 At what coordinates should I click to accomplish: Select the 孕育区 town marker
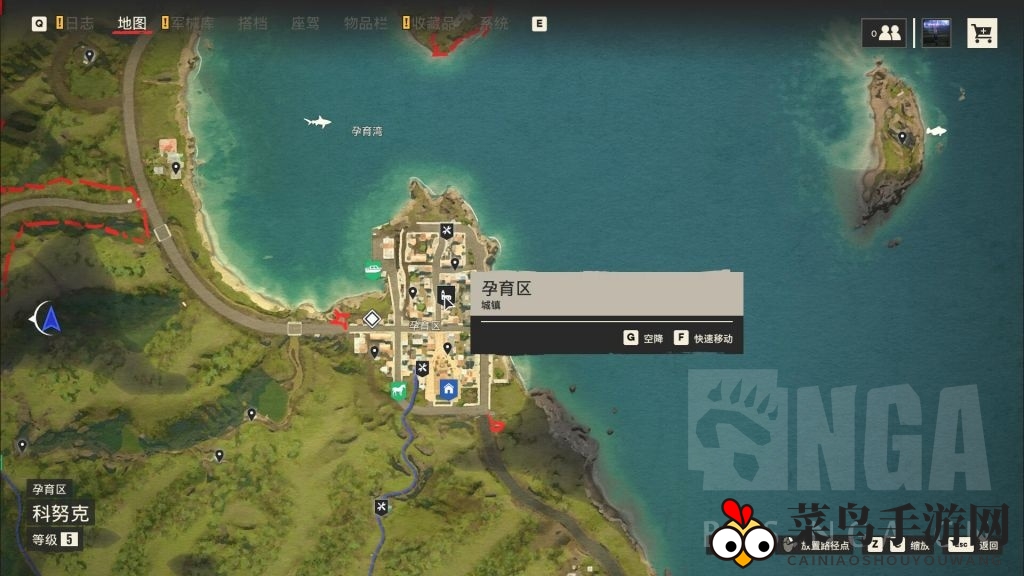446,295
